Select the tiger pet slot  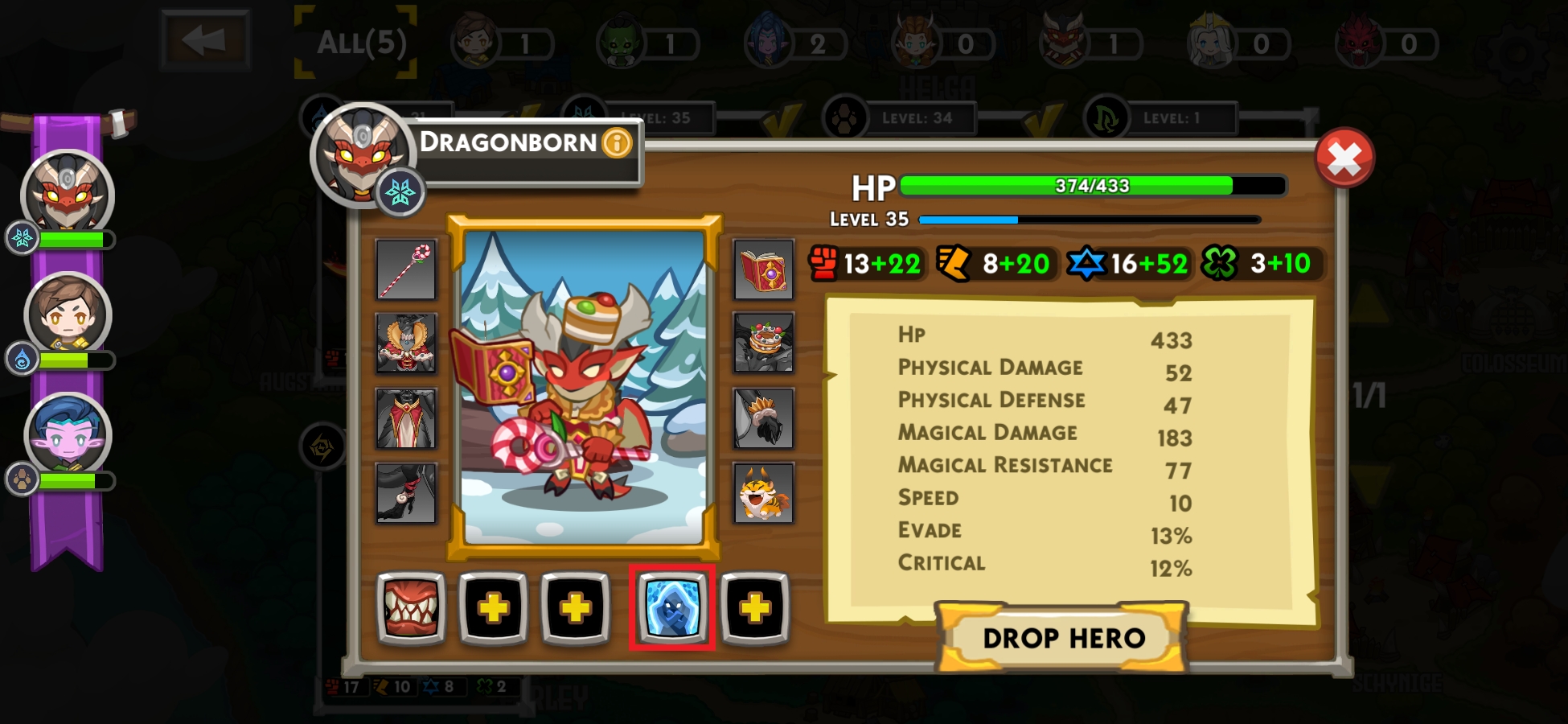coord(763,493)
